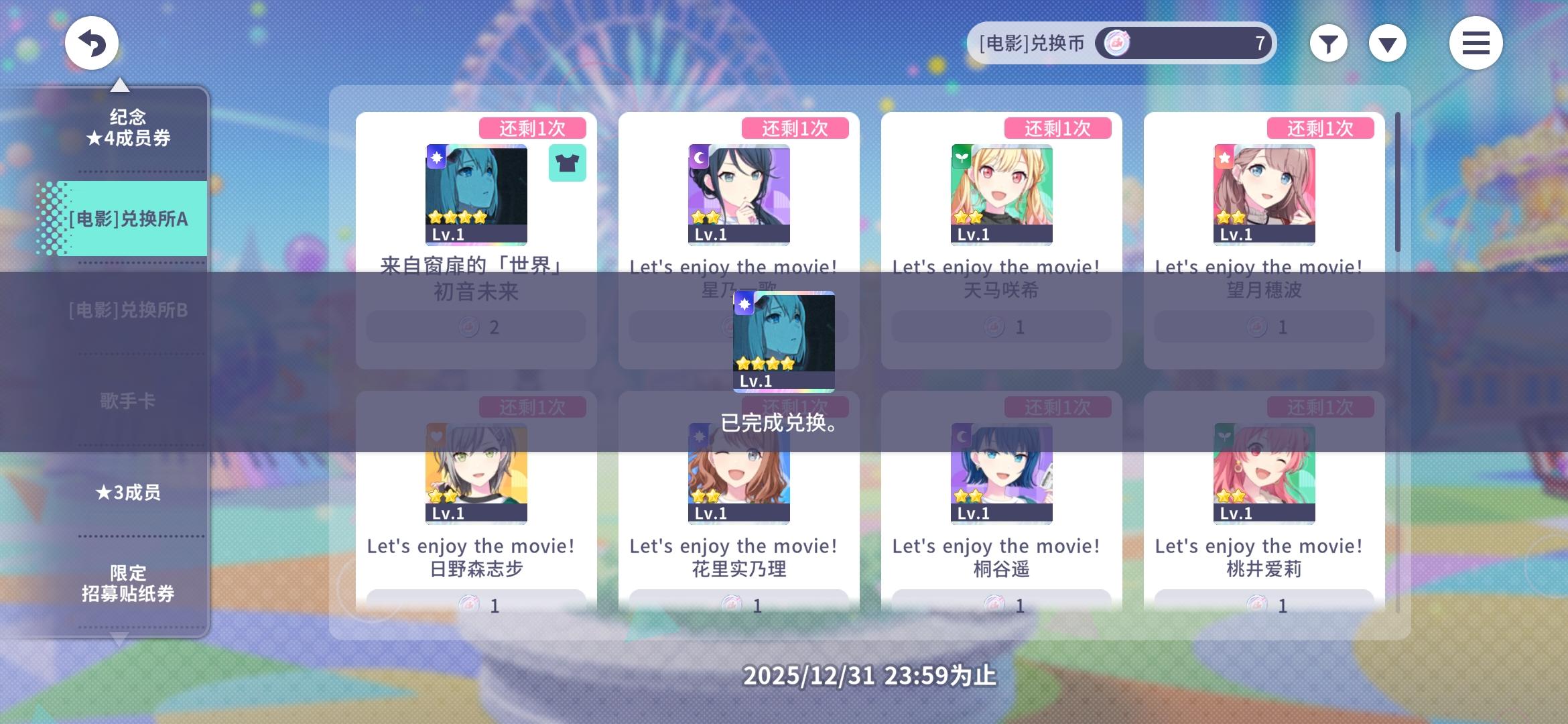1568x724 pixels.
Task: Select the ★3成员 category
Action: point(127,493)
